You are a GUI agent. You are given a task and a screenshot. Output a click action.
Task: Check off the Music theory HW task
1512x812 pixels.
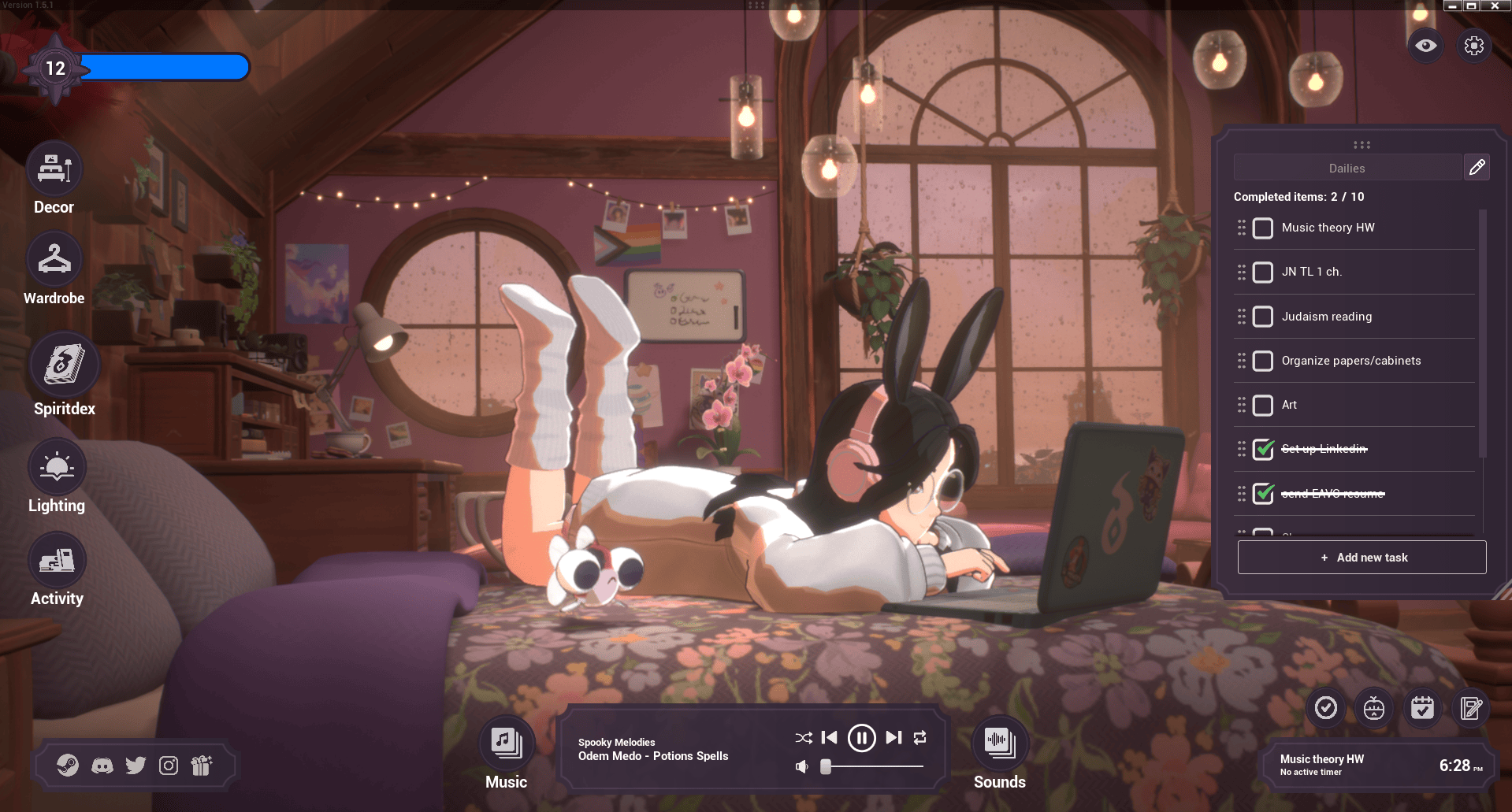click(1263, 228)
